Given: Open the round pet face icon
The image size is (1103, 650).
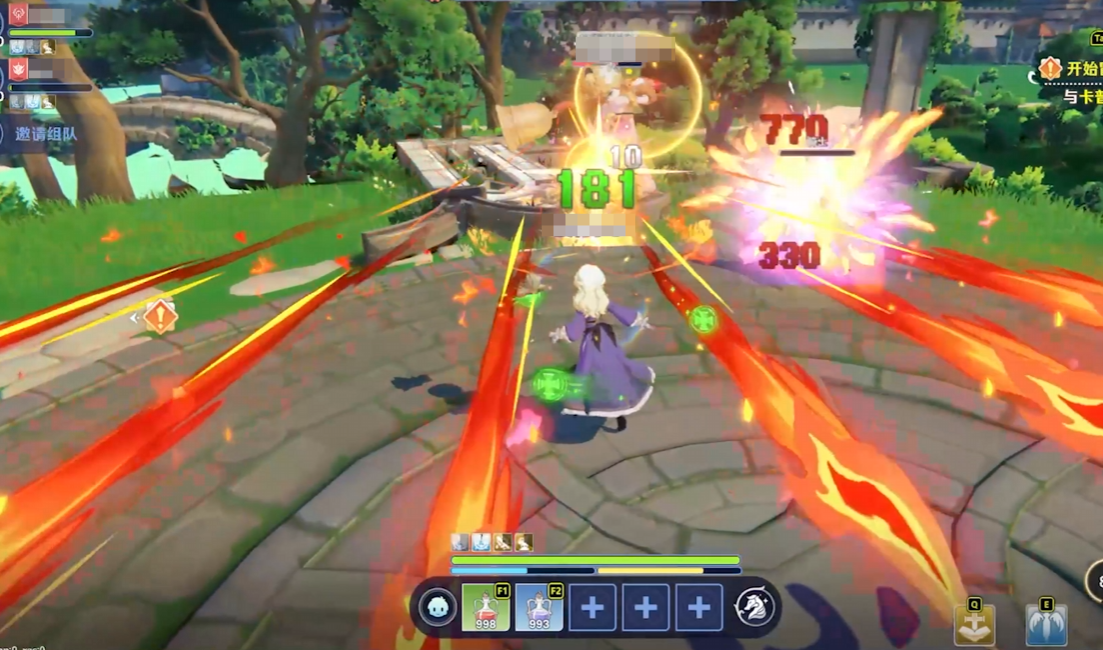Looking at the screenshot, I should 436,608.
